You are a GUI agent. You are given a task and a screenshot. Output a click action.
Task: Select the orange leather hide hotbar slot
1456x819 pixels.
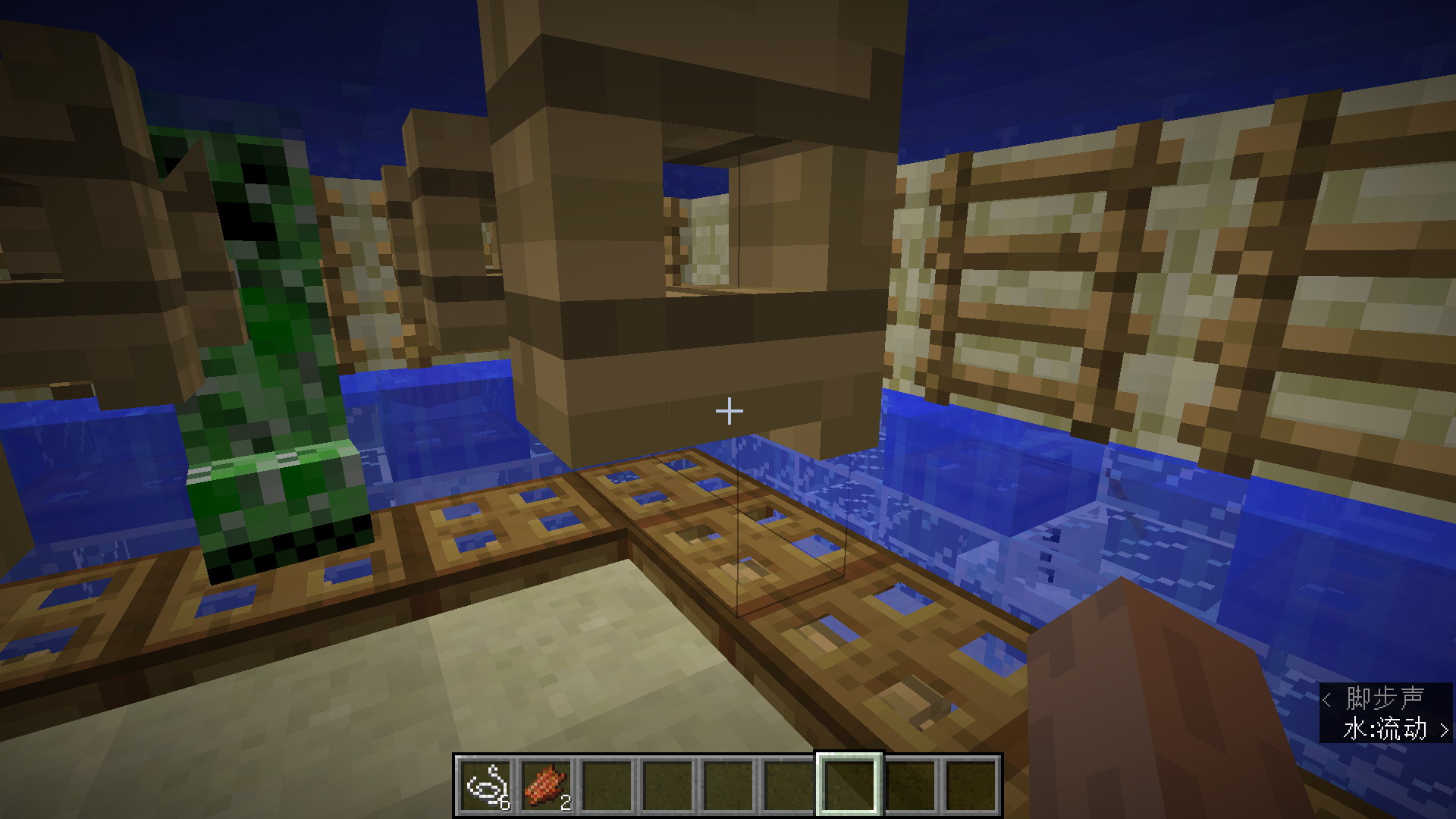547,786
